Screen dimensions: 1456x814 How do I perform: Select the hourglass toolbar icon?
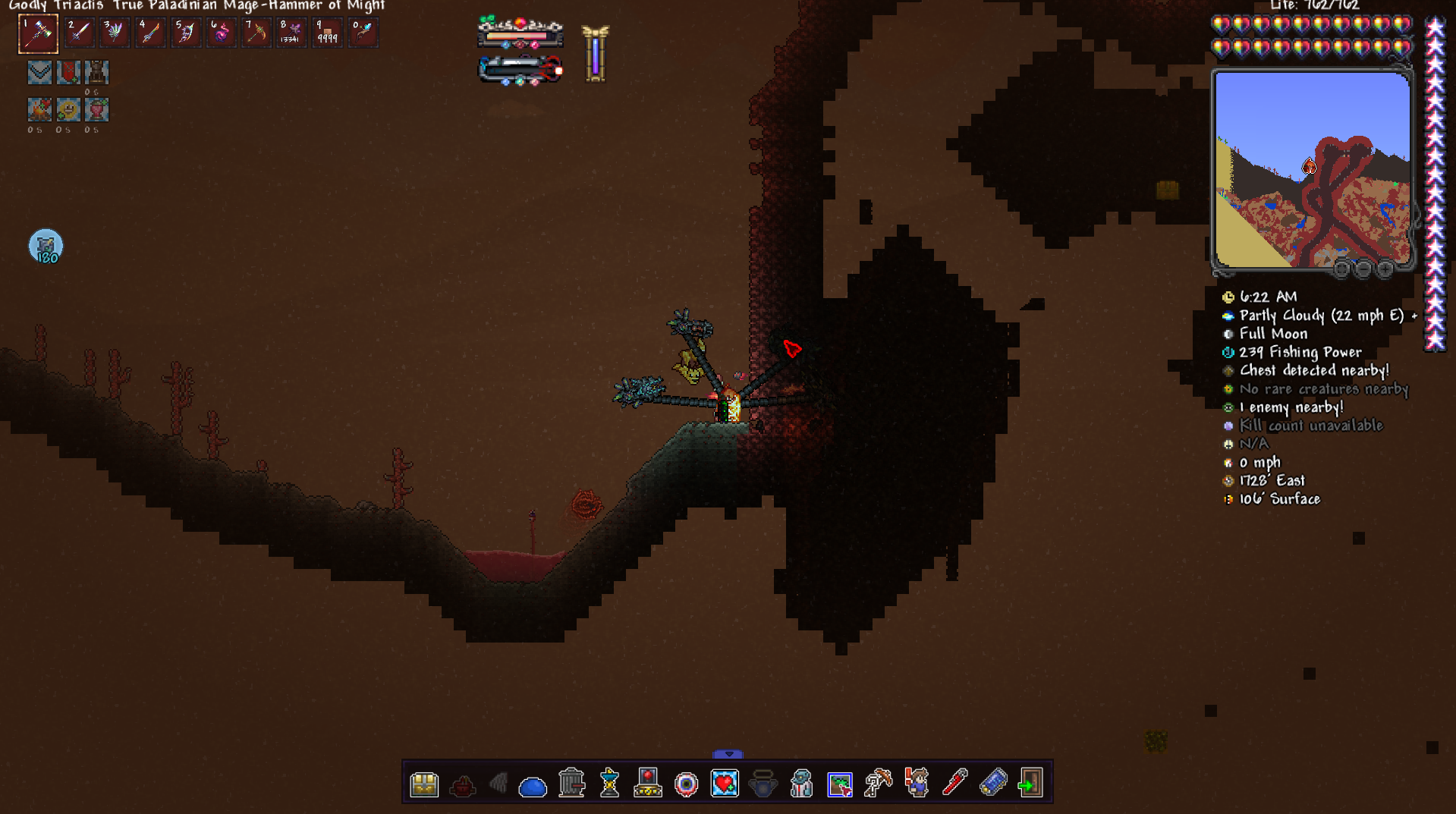609,783
